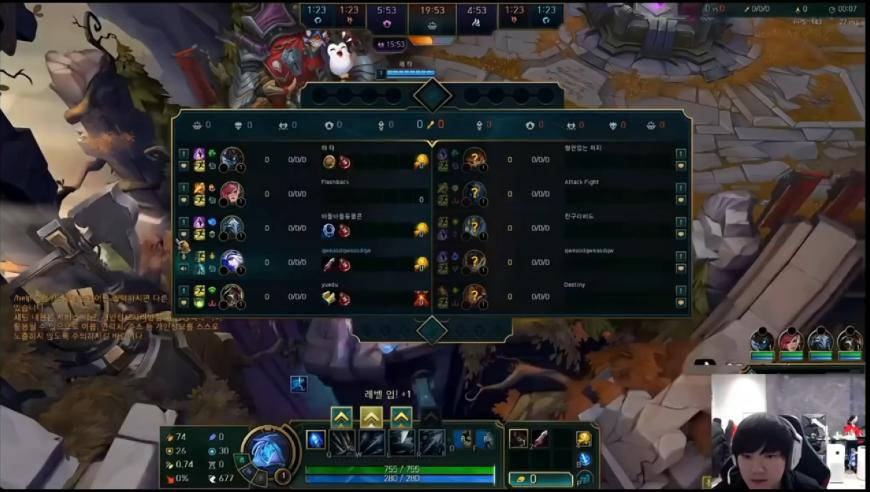Level up the E ability
Image resolution: width=870 pixels, height=492 pixels.
pos(401,416)
